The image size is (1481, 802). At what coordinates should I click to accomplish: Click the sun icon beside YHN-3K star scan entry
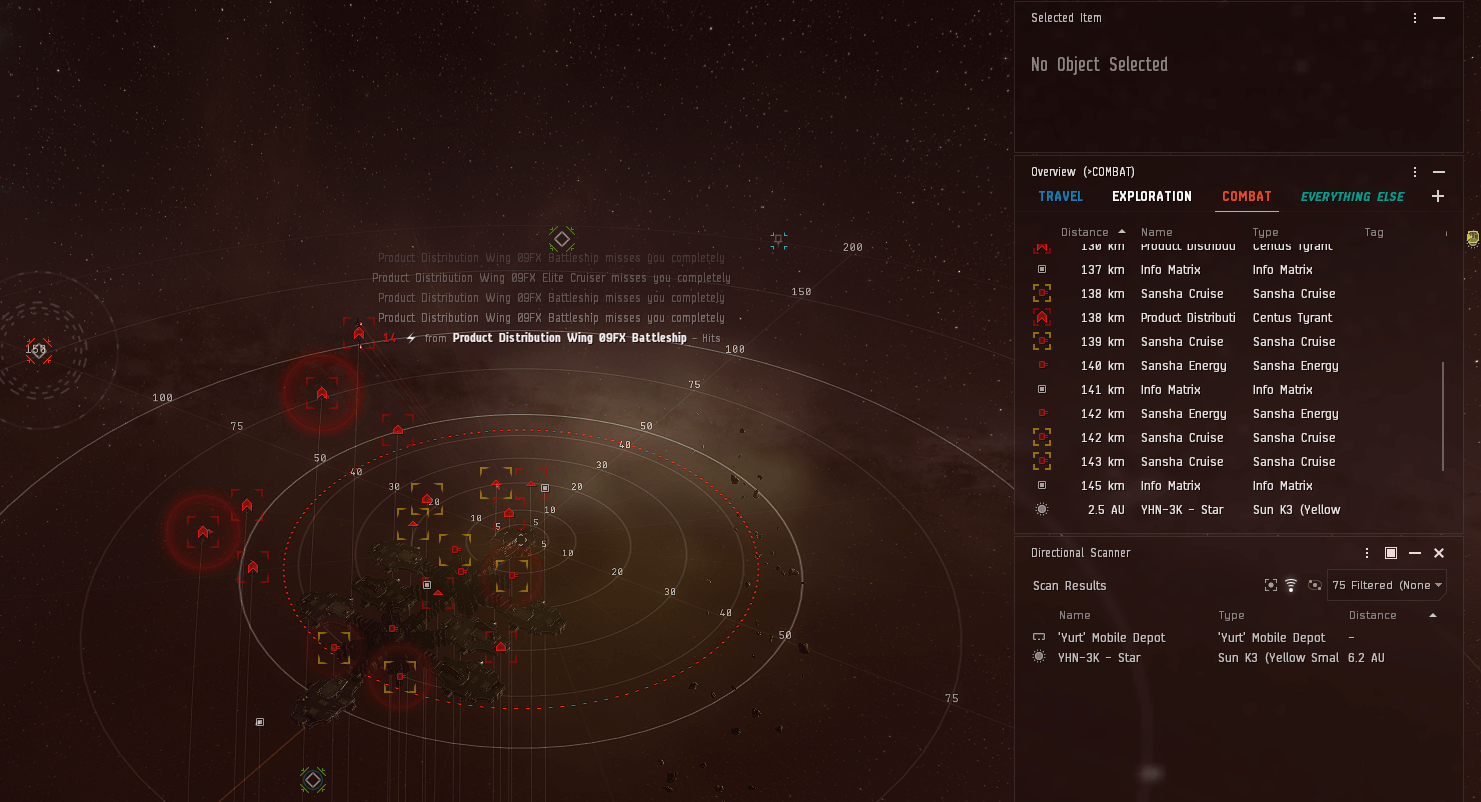click(1040, 656)
